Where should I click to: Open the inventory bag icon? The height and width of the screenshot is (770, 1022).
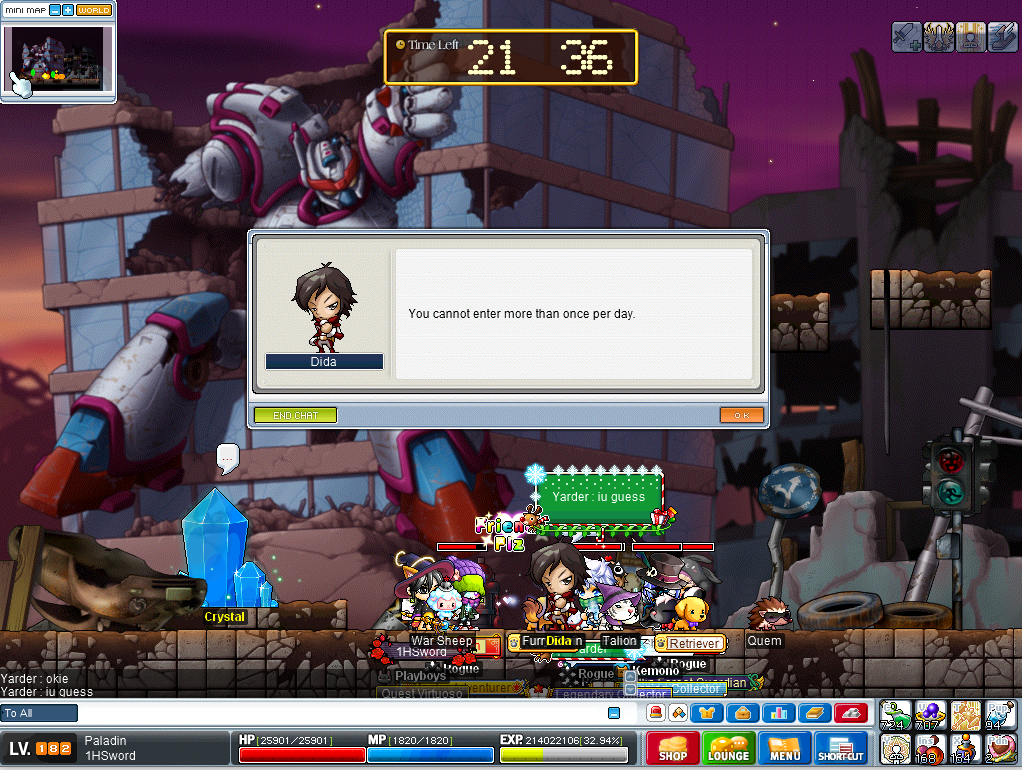pos(743,713)
